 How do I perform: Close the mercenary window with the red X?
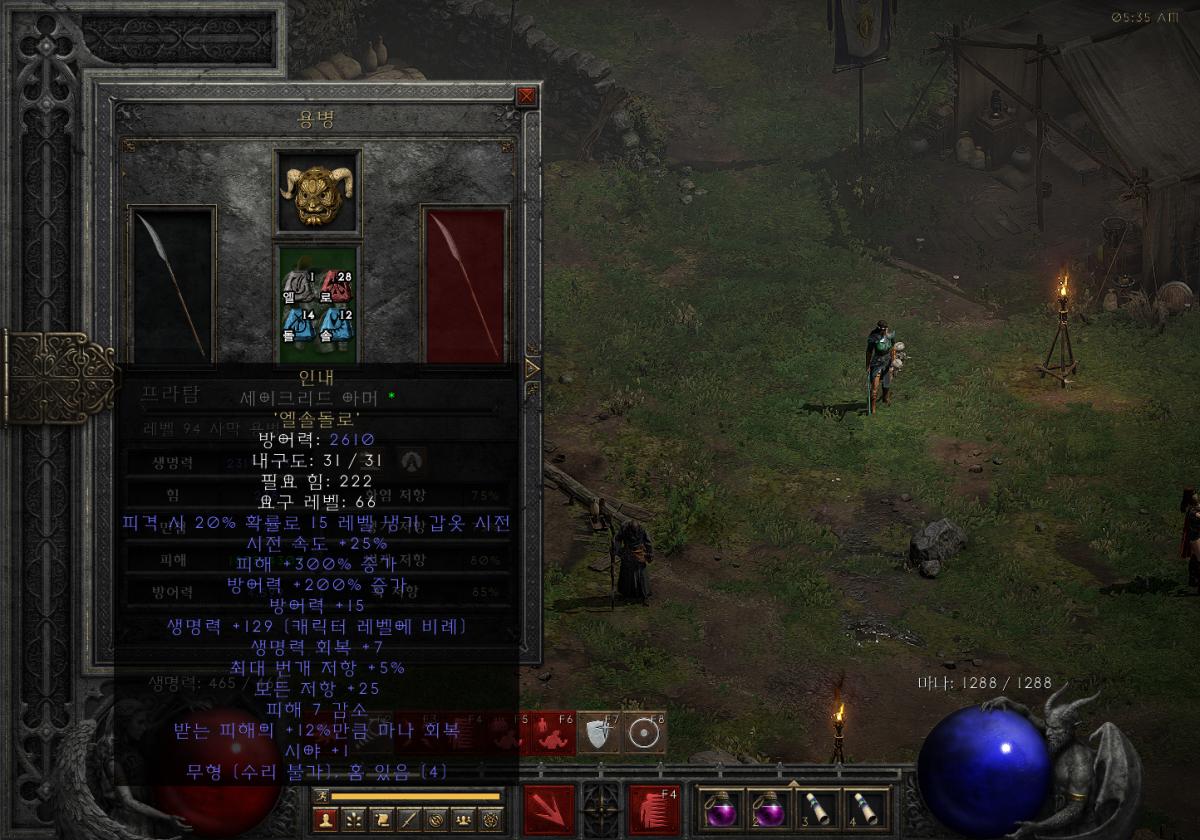526,96
